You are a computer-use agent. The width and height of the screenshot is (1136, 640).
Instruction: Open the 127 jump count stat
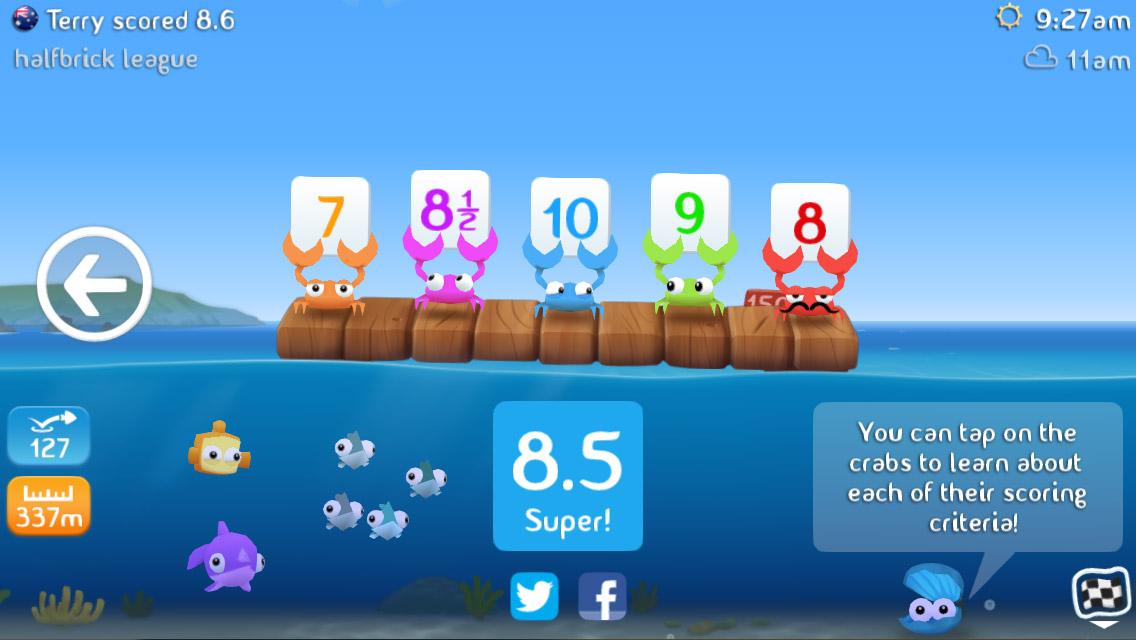click(x=49, y=436)
